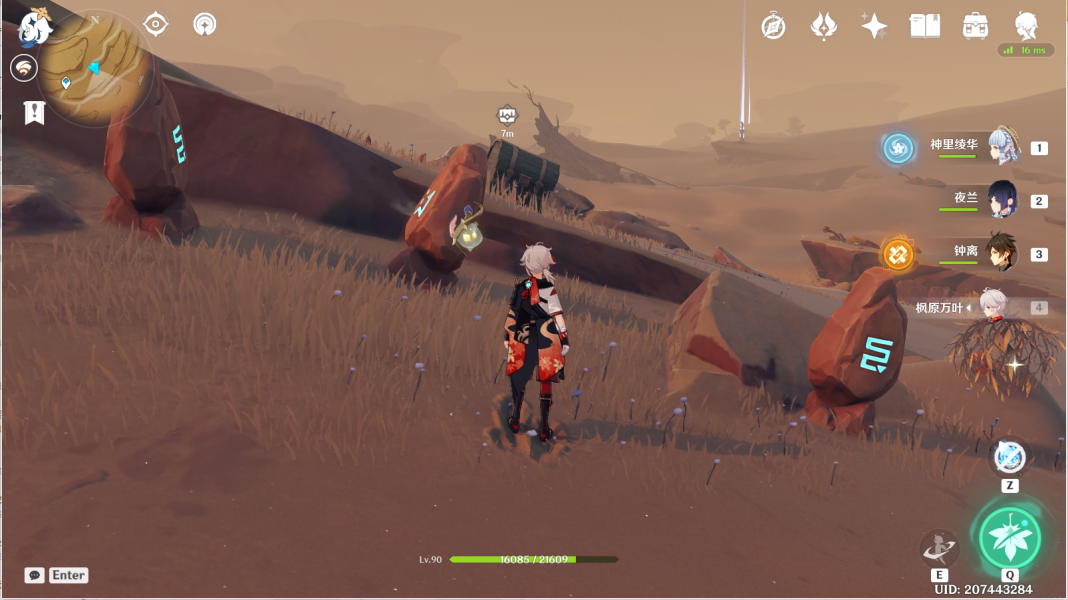1068x600 pixels.
Task: Activate the green maple leaf elemental burst
Action: pyautogui.click(x=1009, y=537)
